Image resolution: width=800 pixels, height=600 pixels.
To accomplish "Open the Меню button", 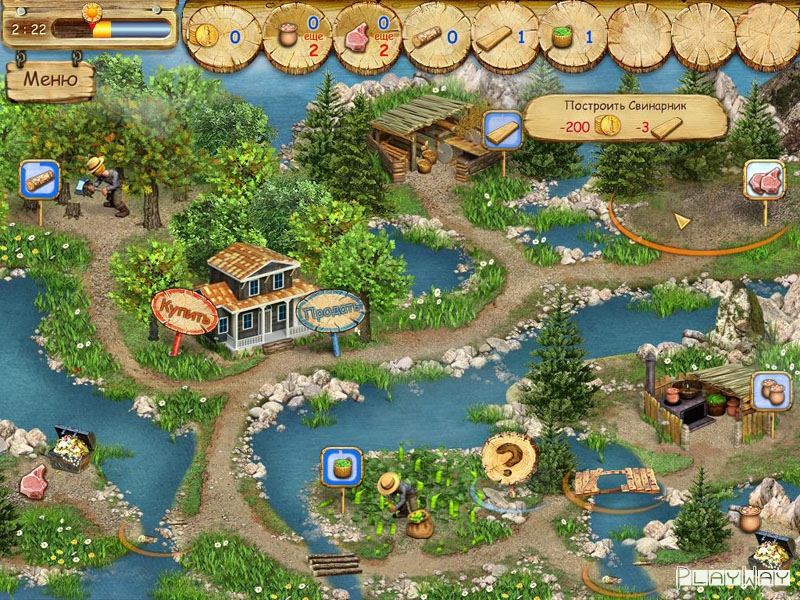I will pyautogui.click(x=50, y=79).
